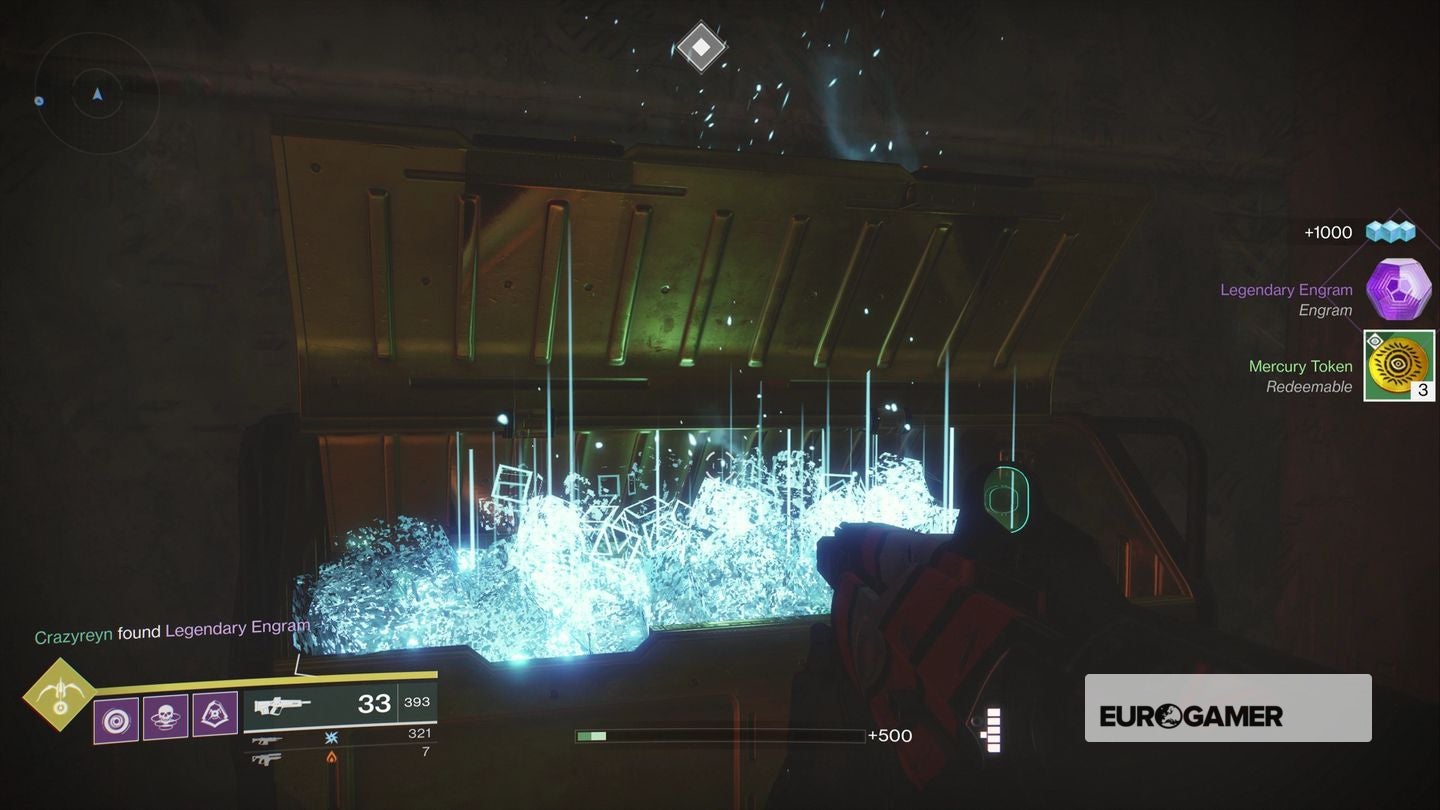Click the Mercury Token icon
The width and height of the screenshot is (1440, 810).
pyautogui.click(x=1398, y=366)
